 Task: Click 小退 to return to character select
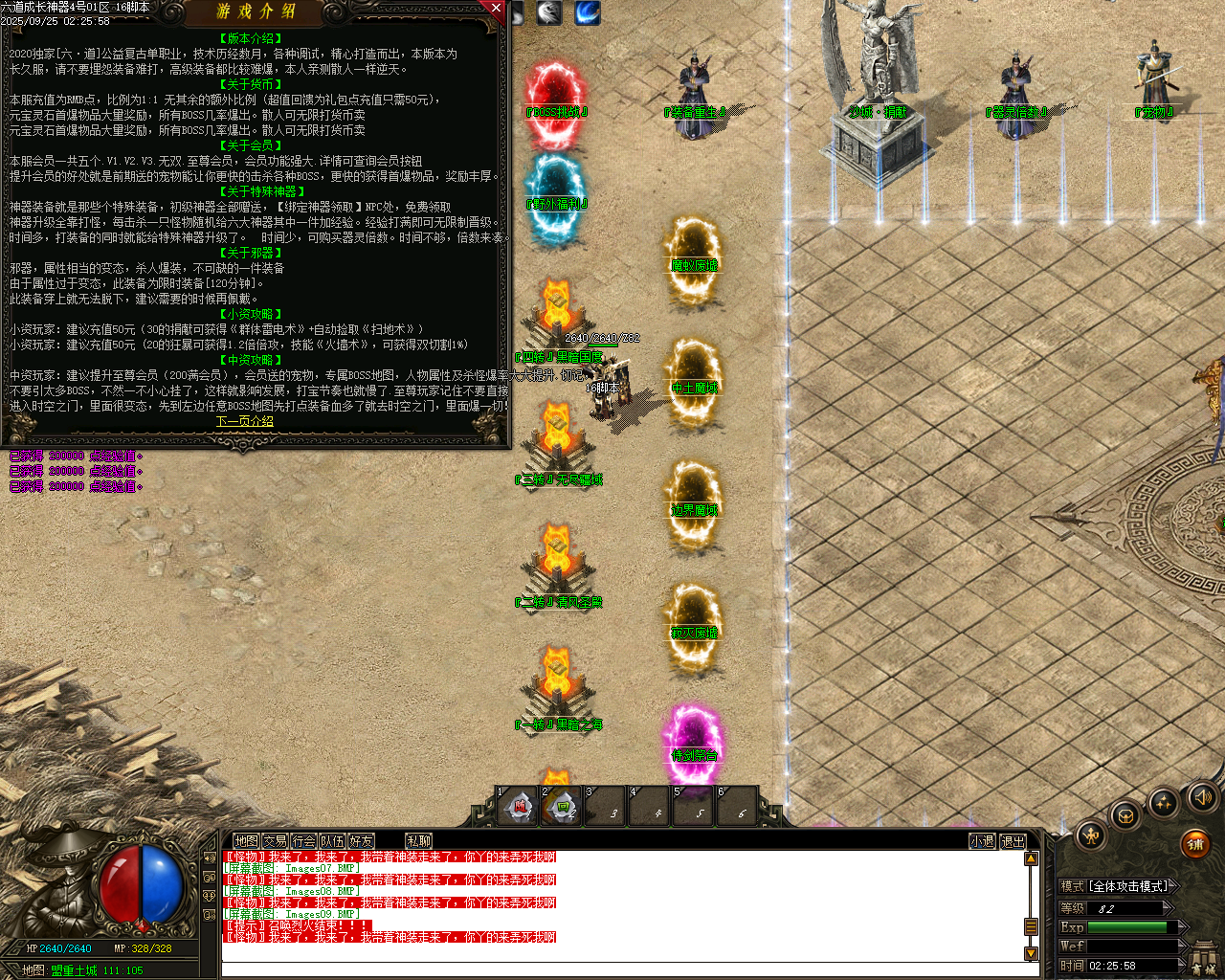click(981, 840)
